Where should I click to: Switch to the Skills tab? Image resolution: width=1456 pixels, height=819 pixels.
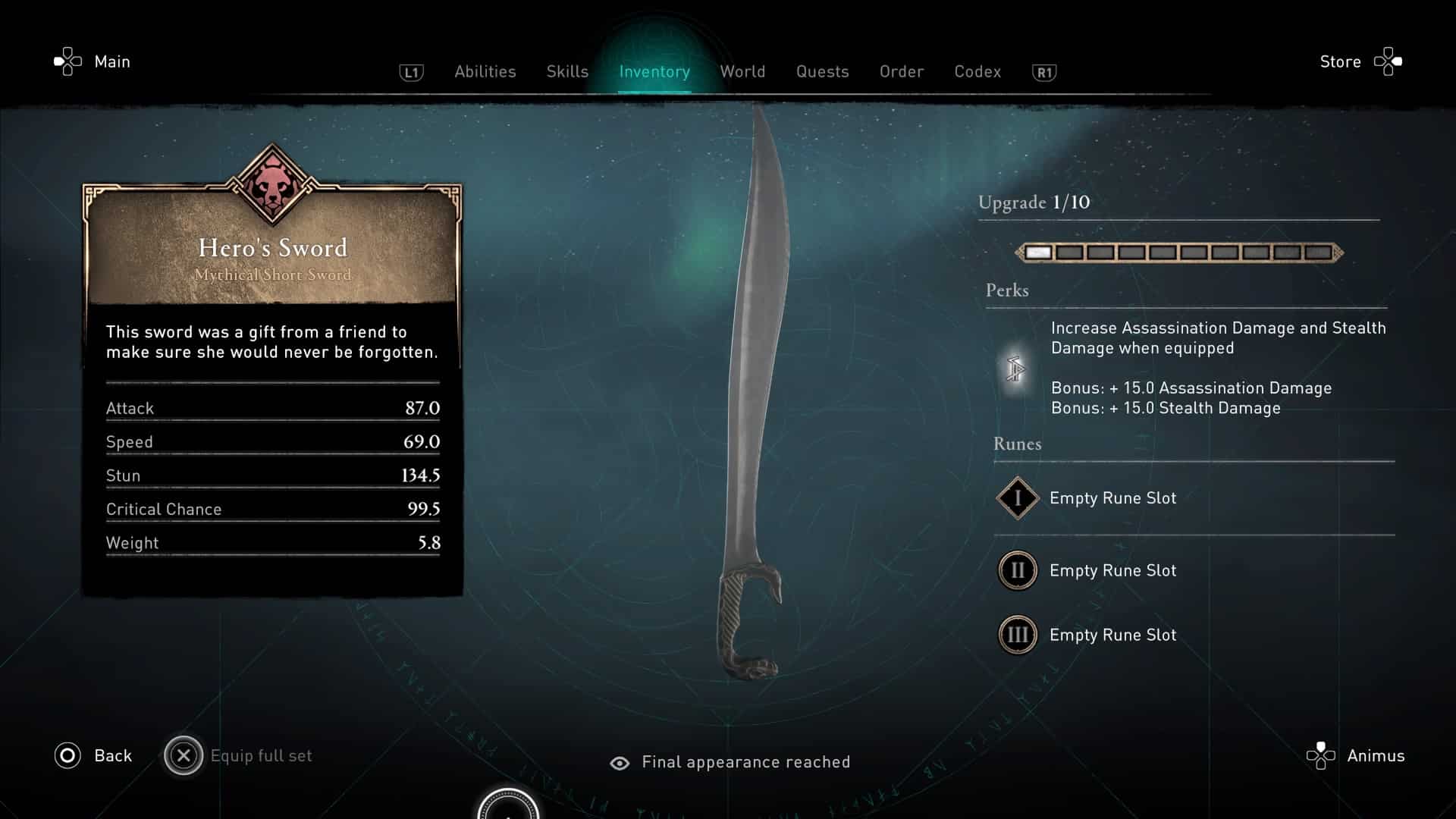pos(566,71)
